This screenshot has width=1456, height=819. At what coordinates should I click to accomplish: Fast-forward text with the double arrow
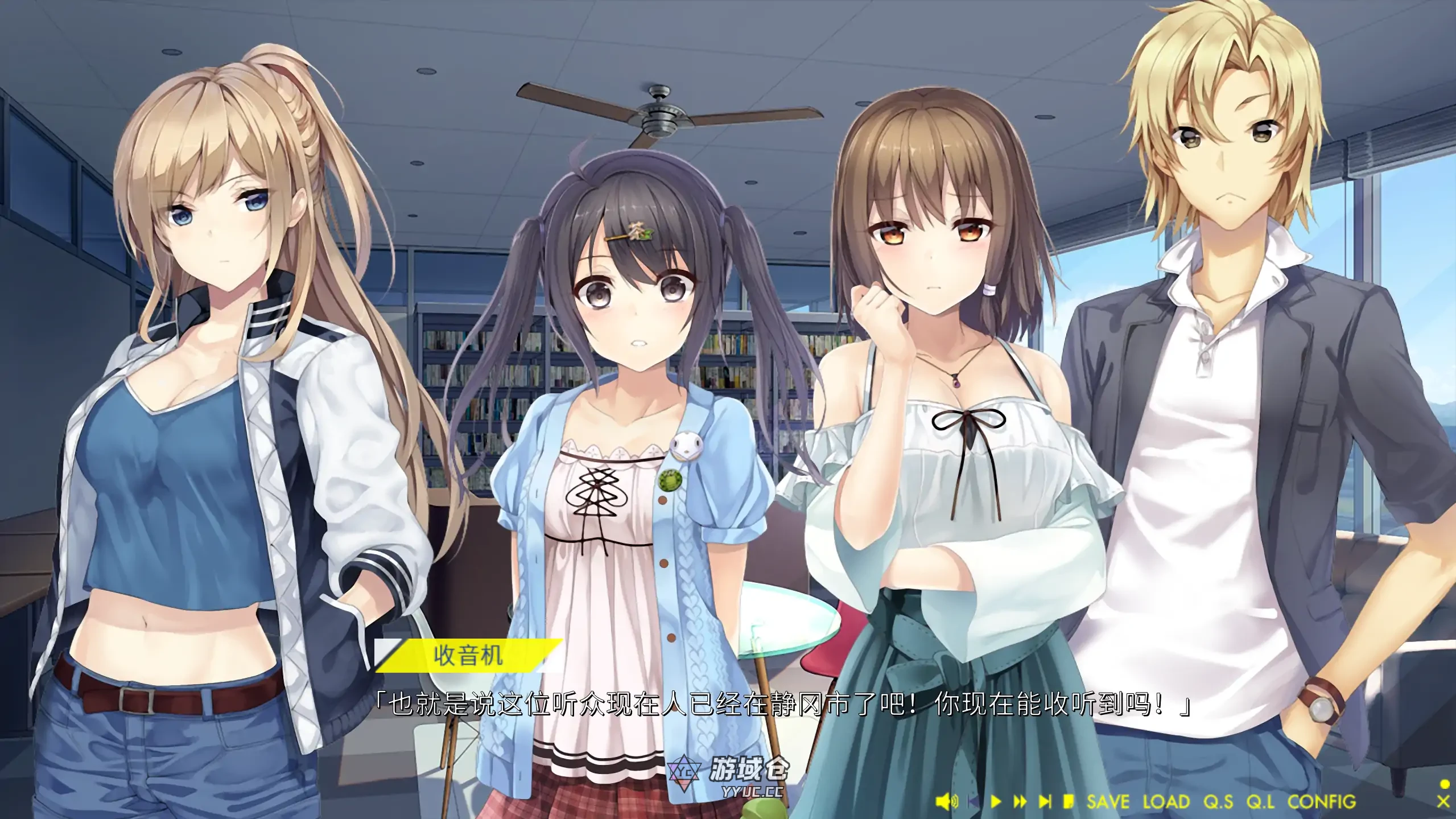click(1020, 802)
